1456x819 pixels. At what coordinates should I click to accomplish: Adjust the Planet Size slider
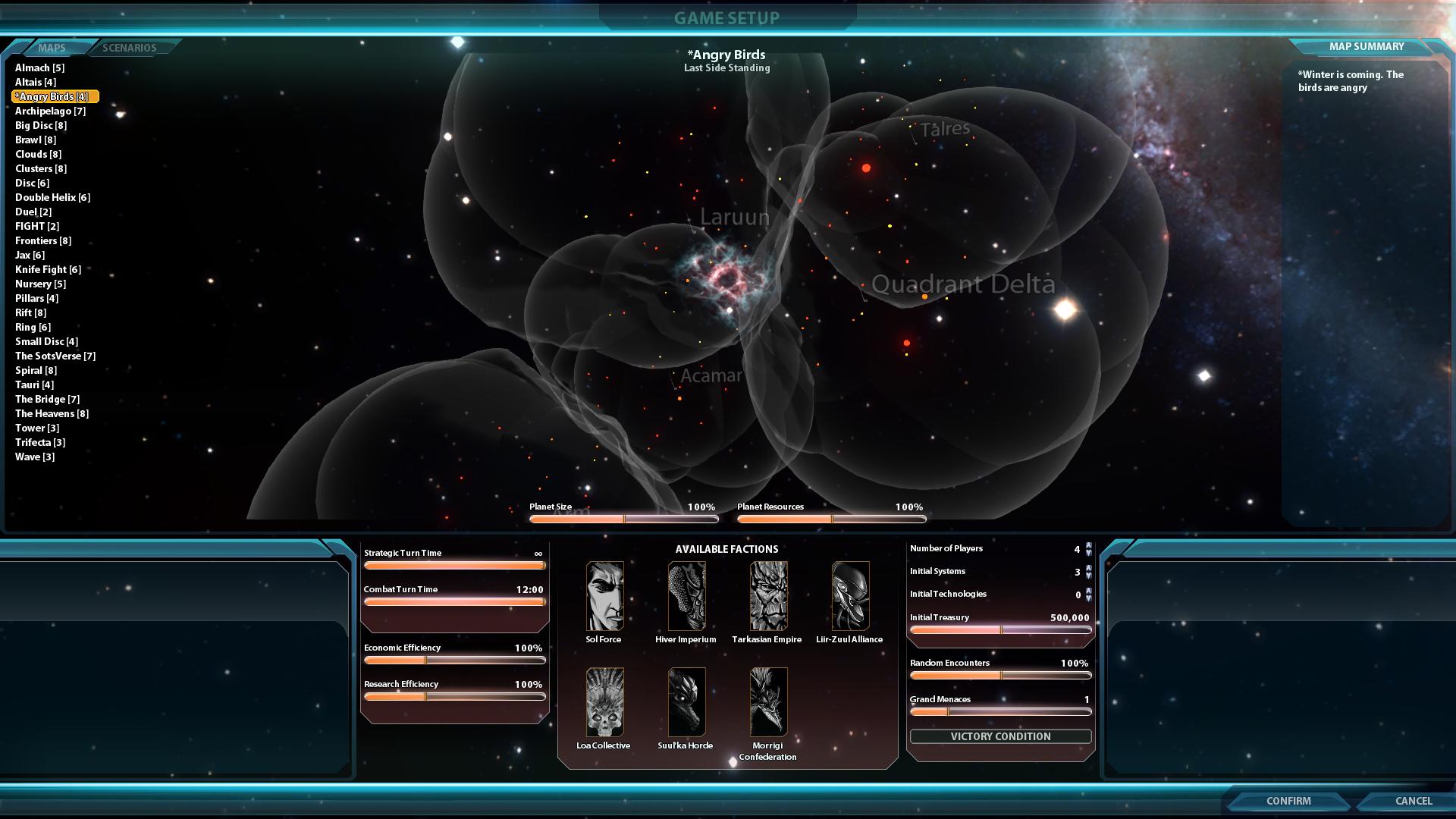click(x=623, y=519)
